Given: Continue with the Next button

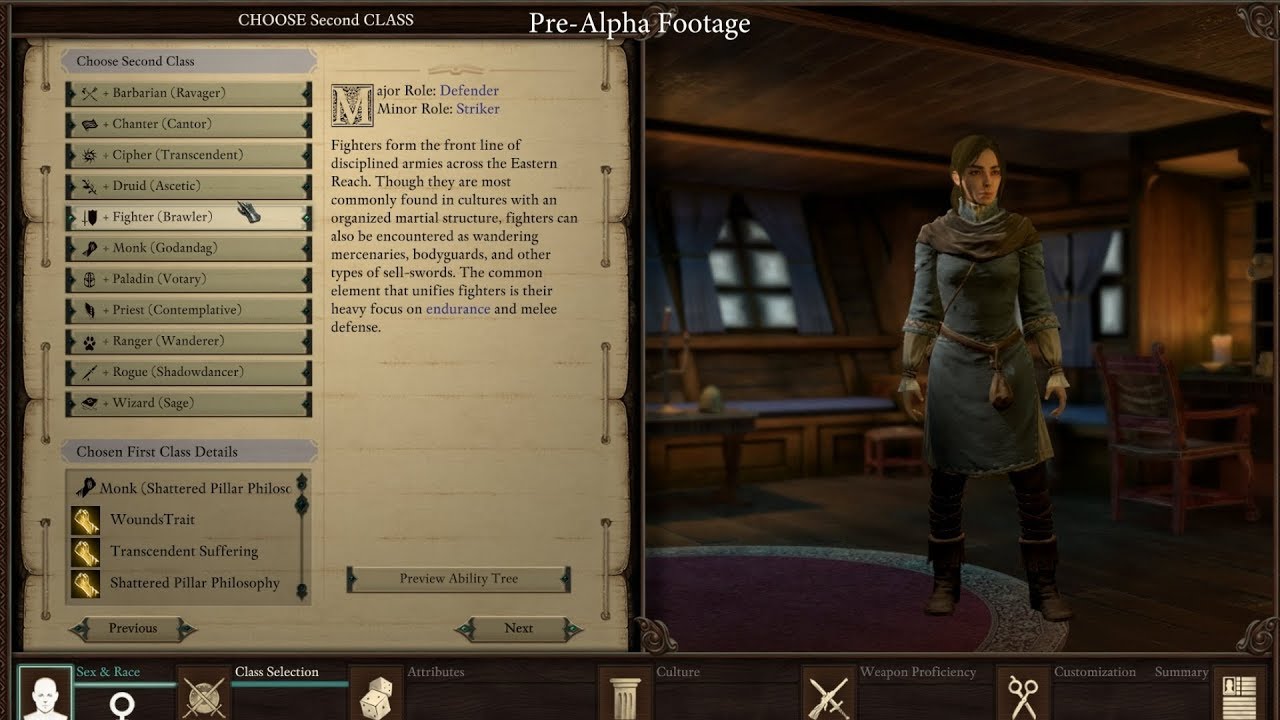Looking at the screenshot, I should click(518, 629).
